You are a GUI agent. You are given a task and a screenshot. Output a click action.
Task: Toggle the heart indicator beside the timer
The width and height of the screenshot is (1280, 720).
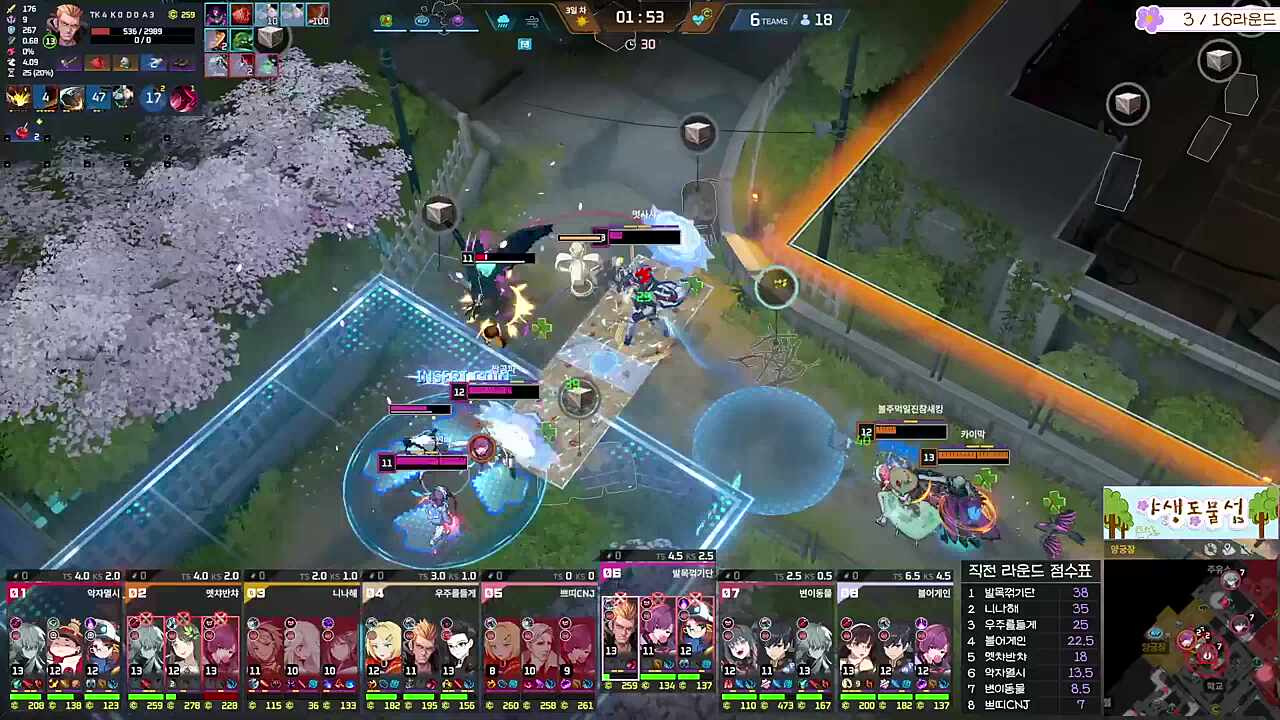click(699, 18)
